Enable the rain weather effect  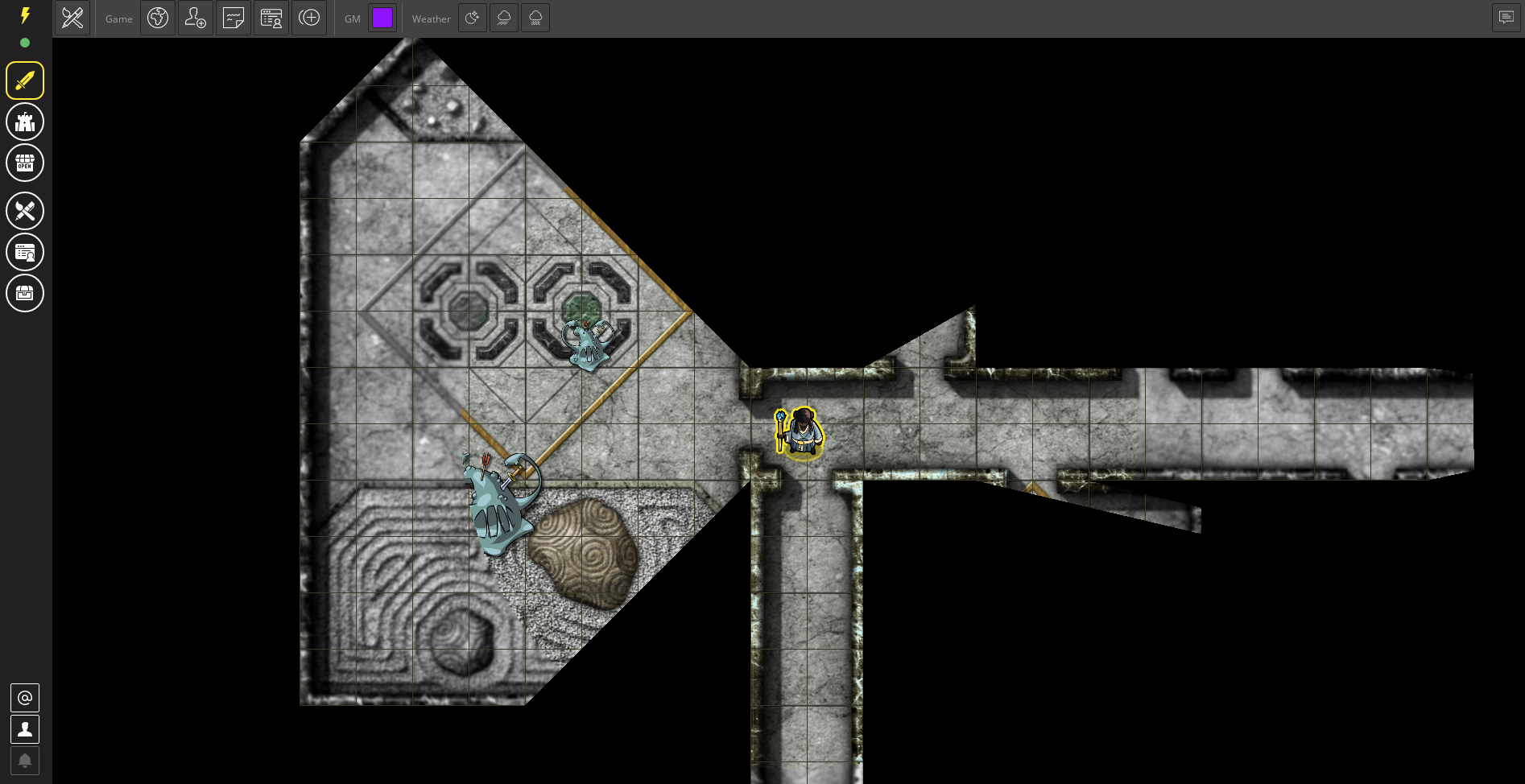click(x=504, y=18)
